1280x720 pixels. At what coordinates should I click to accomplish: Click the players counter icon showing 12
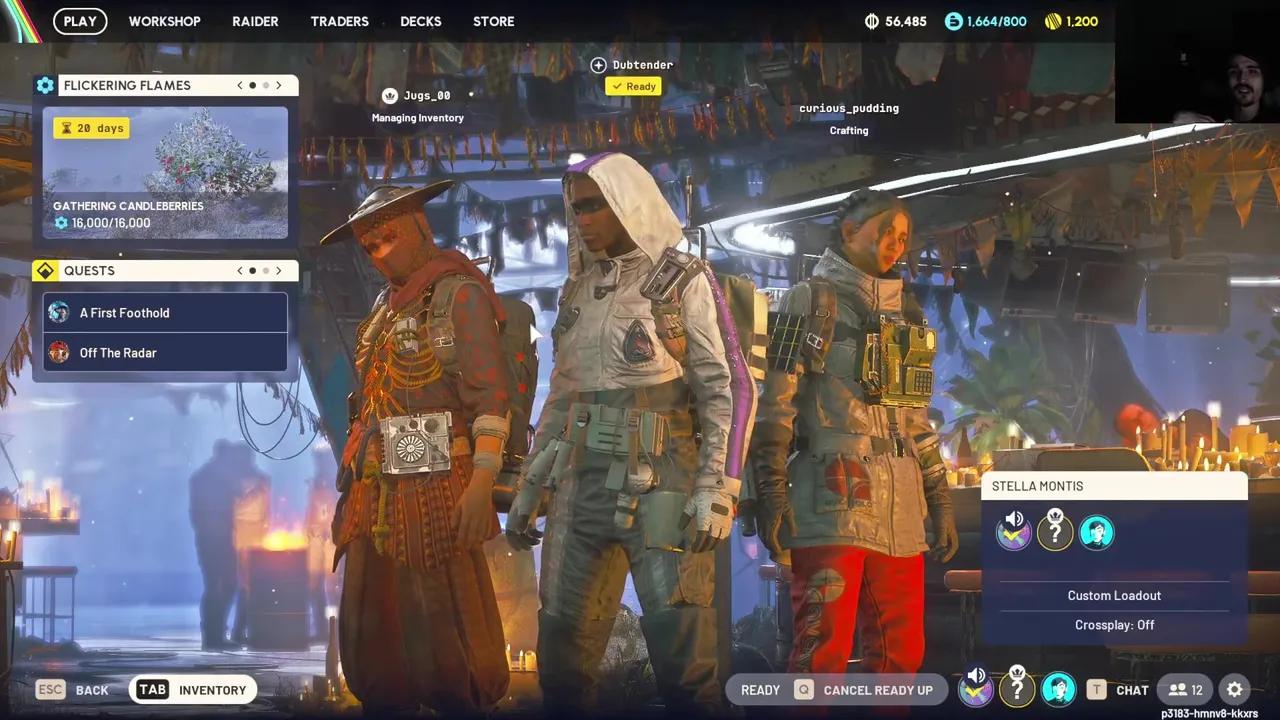click(1185, 689)
